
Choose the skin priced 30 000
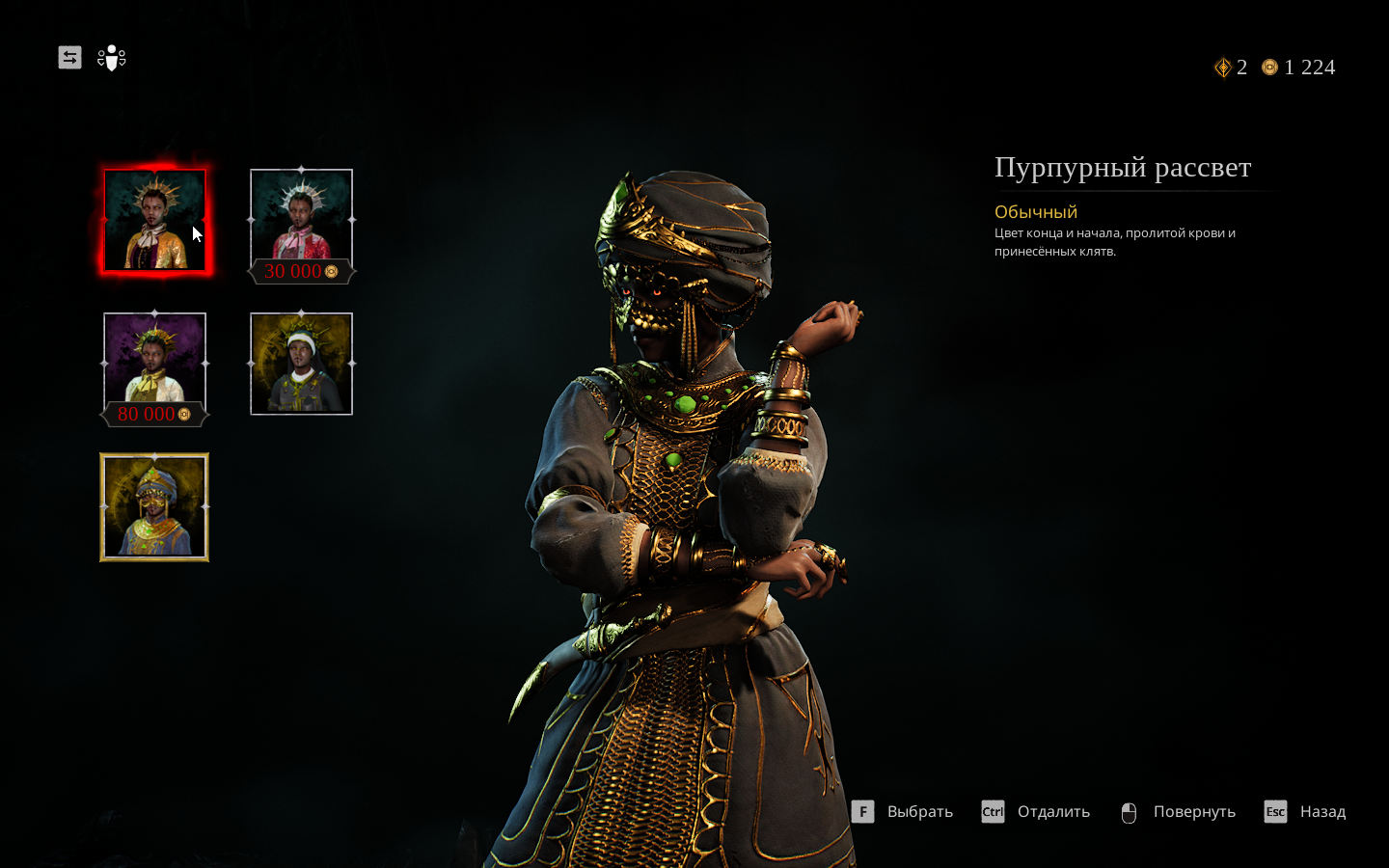point(301,222)
